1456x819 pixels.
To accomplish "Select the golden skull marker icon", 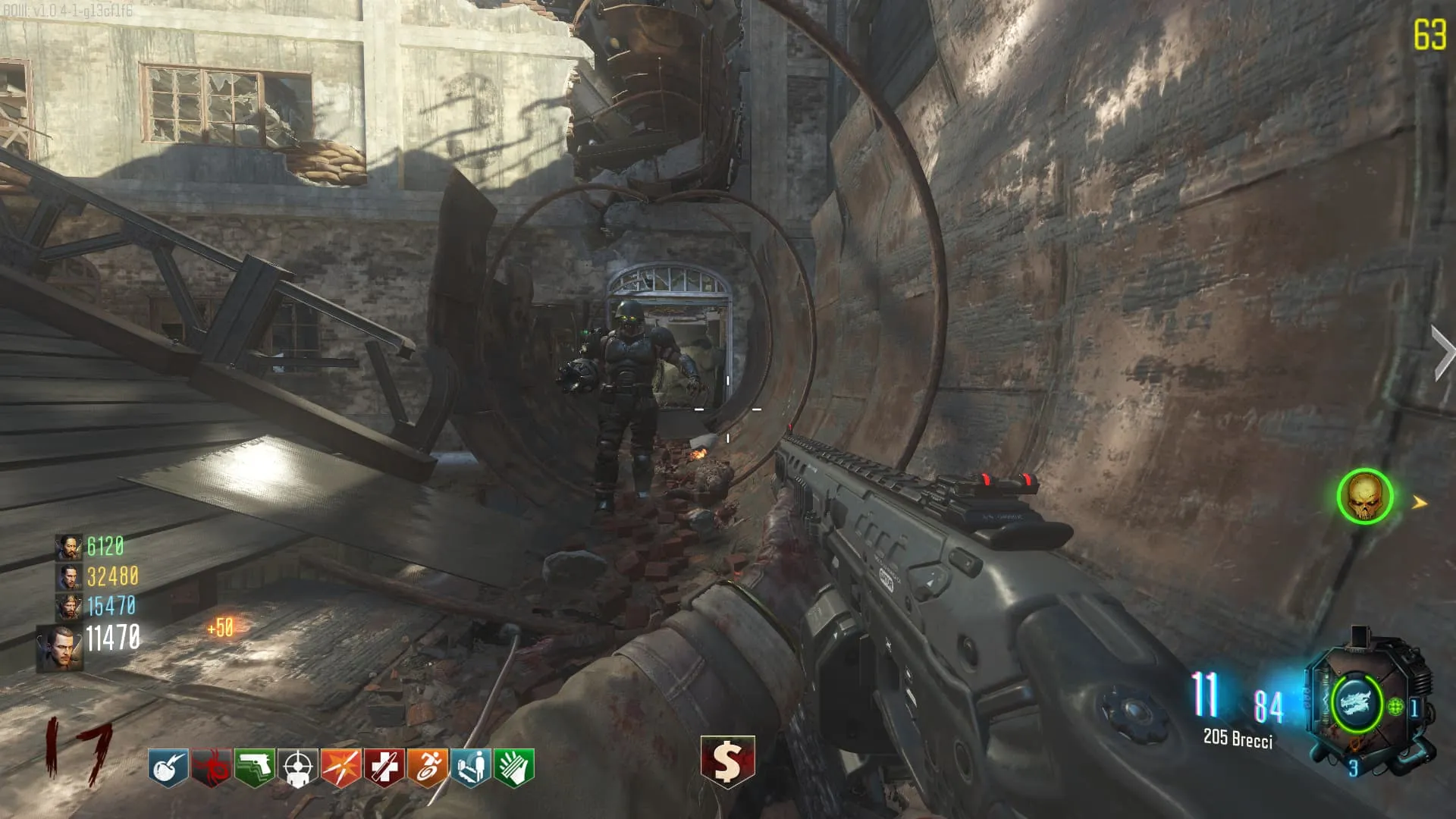I will [1365, 497].
